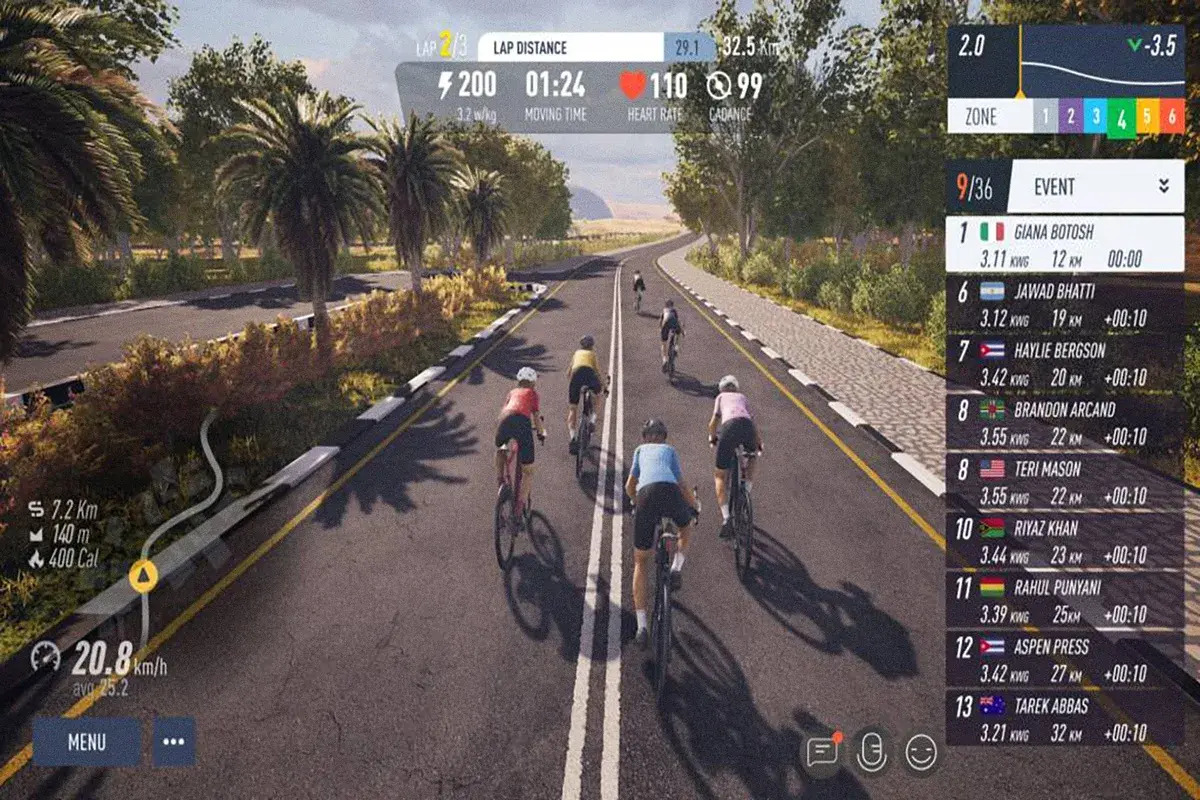Choose Aspen Press from the standings
Image resolution: width=1200 pixels, height=800 pixels.
(1065, 658)
